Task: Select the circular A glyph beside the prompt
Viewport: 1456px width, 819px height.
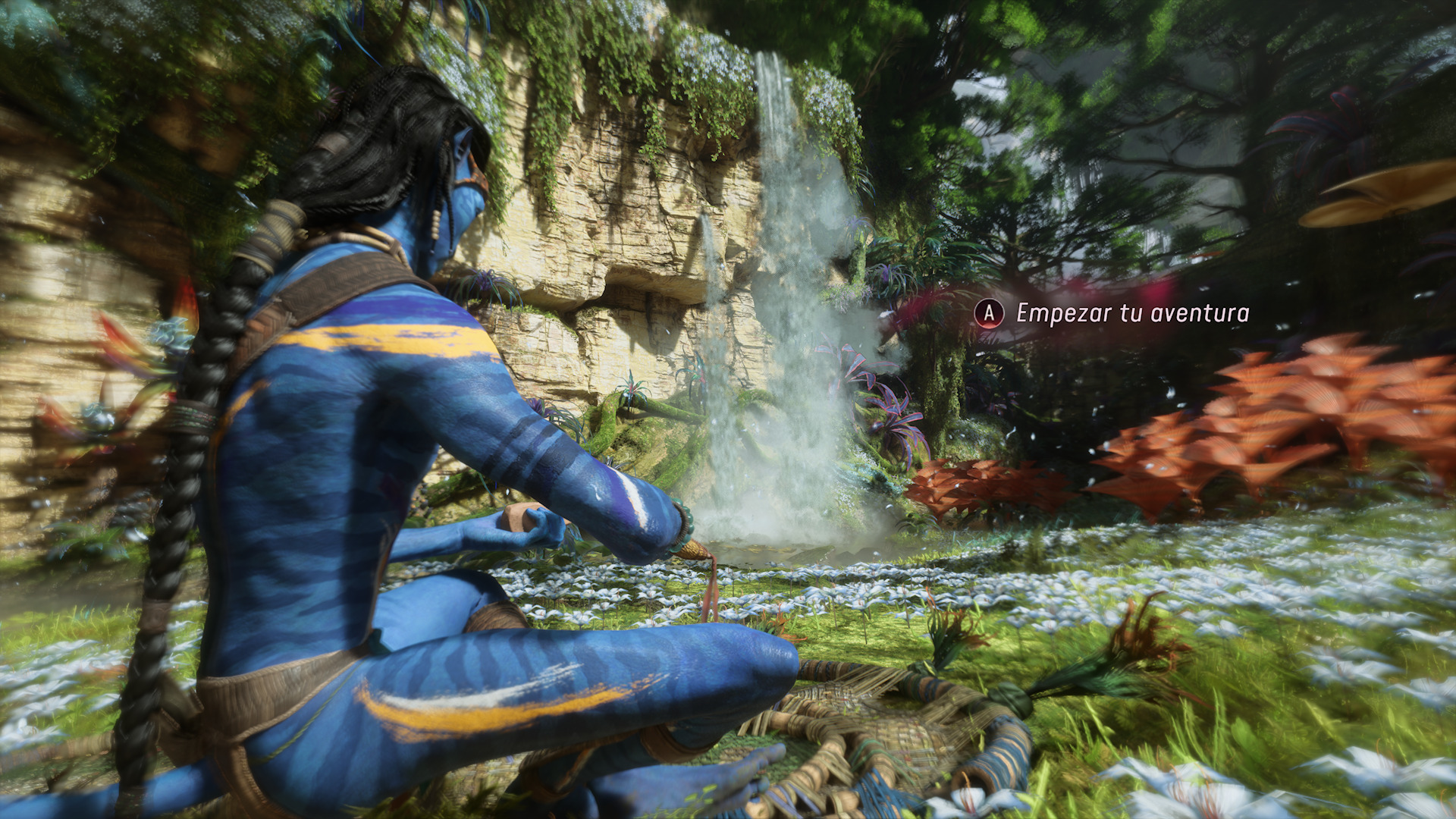Action: pos(990,312)
